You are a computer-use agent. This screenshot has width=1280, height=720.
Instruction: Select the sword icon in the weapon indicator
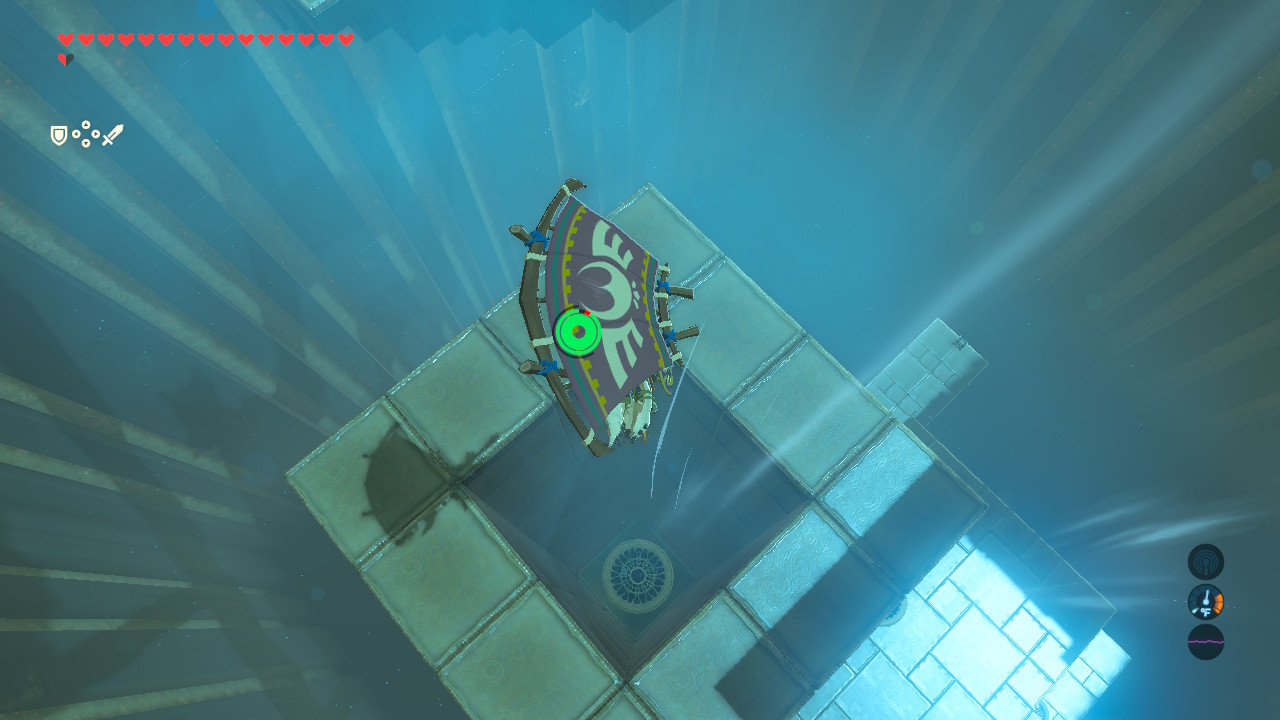coord(112,134)
